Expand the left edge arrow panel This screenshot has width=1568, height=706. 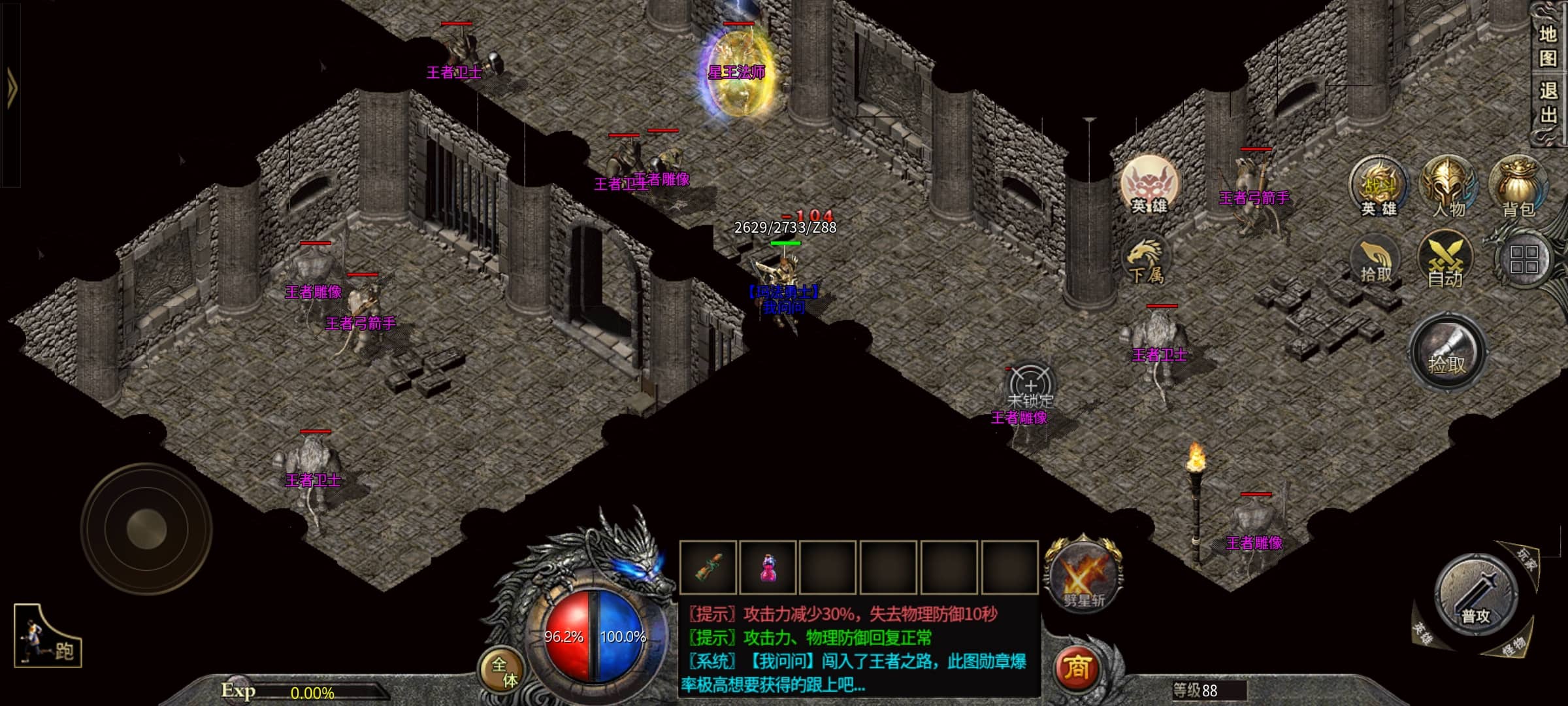pyautogui.click(x=11, y=87)
